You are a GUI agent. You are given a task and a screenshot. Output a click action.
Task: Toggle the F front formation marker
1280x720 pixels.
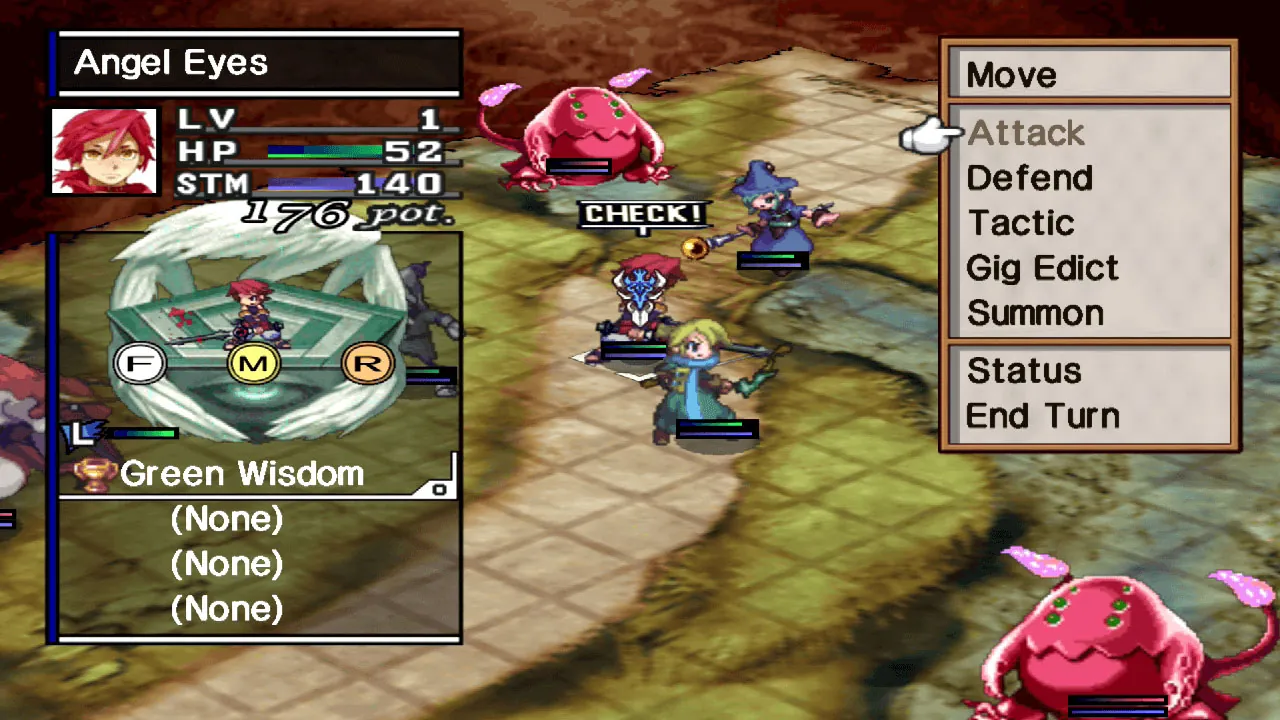click(141, 363)
